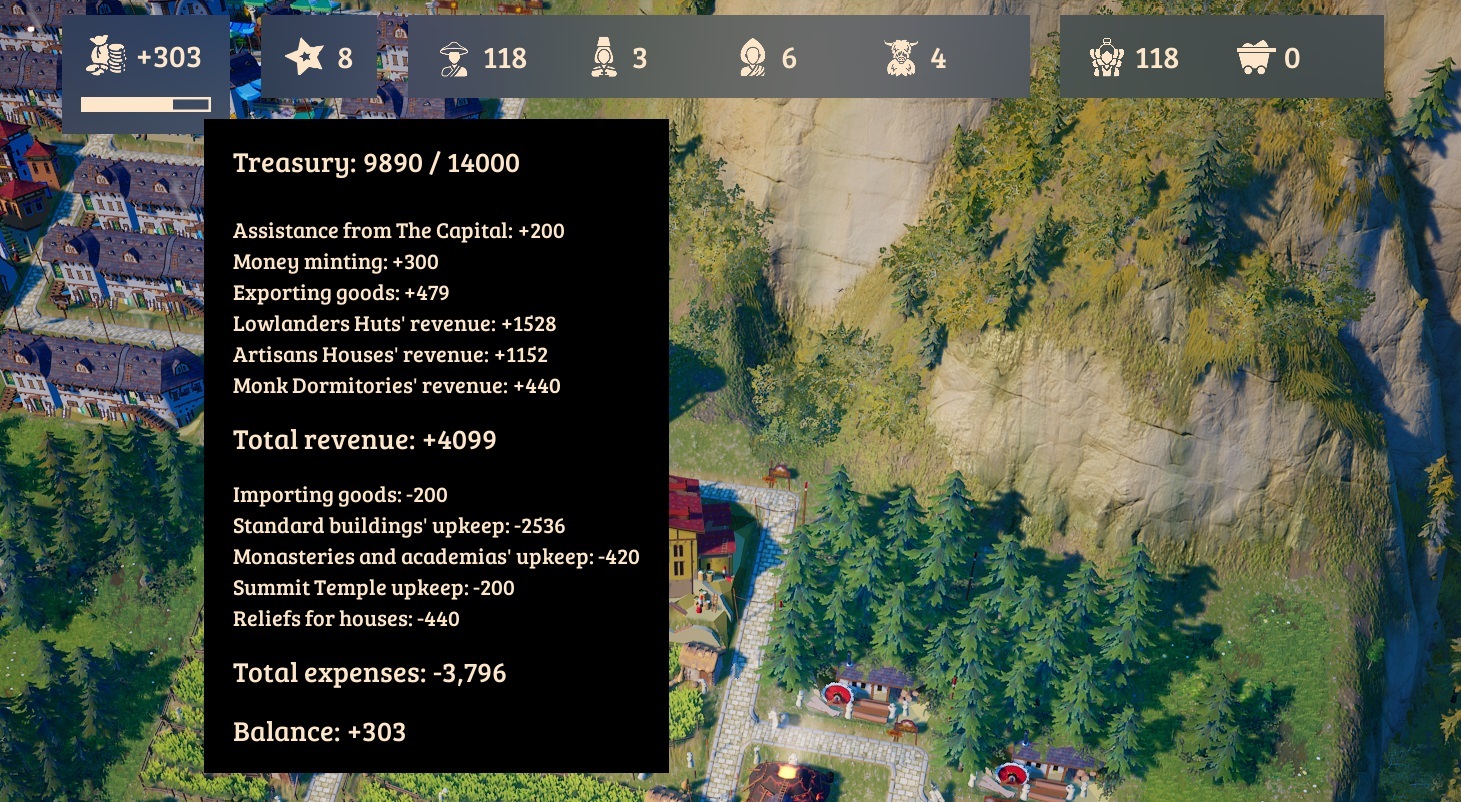Viewport: 1461px width, 802px height.
Task: Click the Lowlanders hat population icon
Action: [455, 58]
